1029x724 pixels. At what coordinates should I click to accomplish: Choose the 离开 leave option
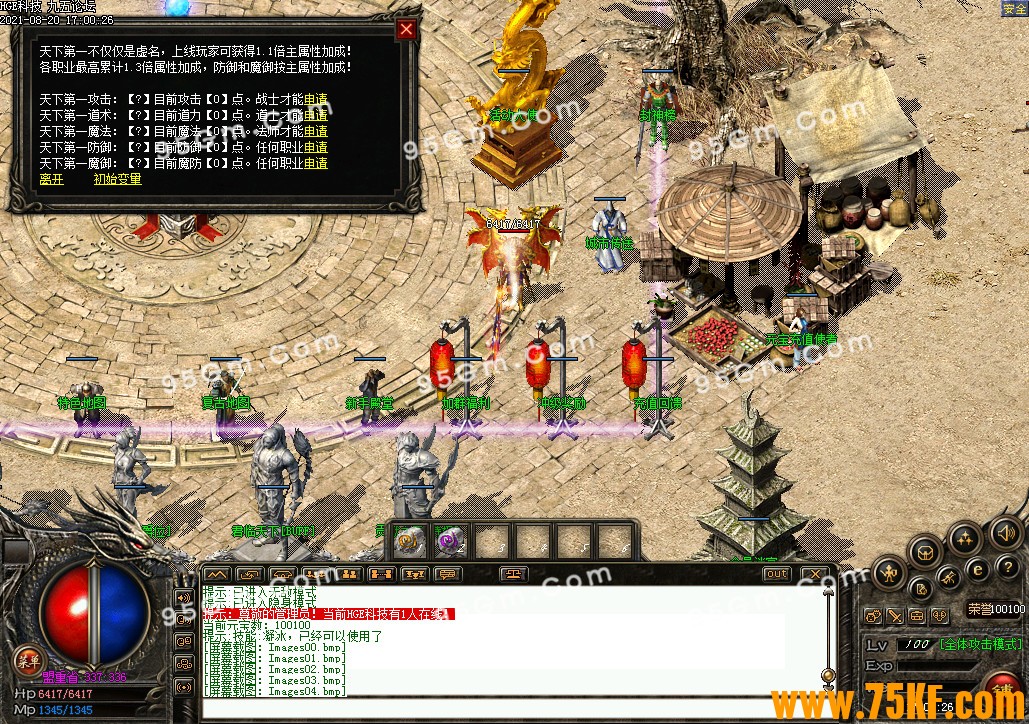coord(51,180)
